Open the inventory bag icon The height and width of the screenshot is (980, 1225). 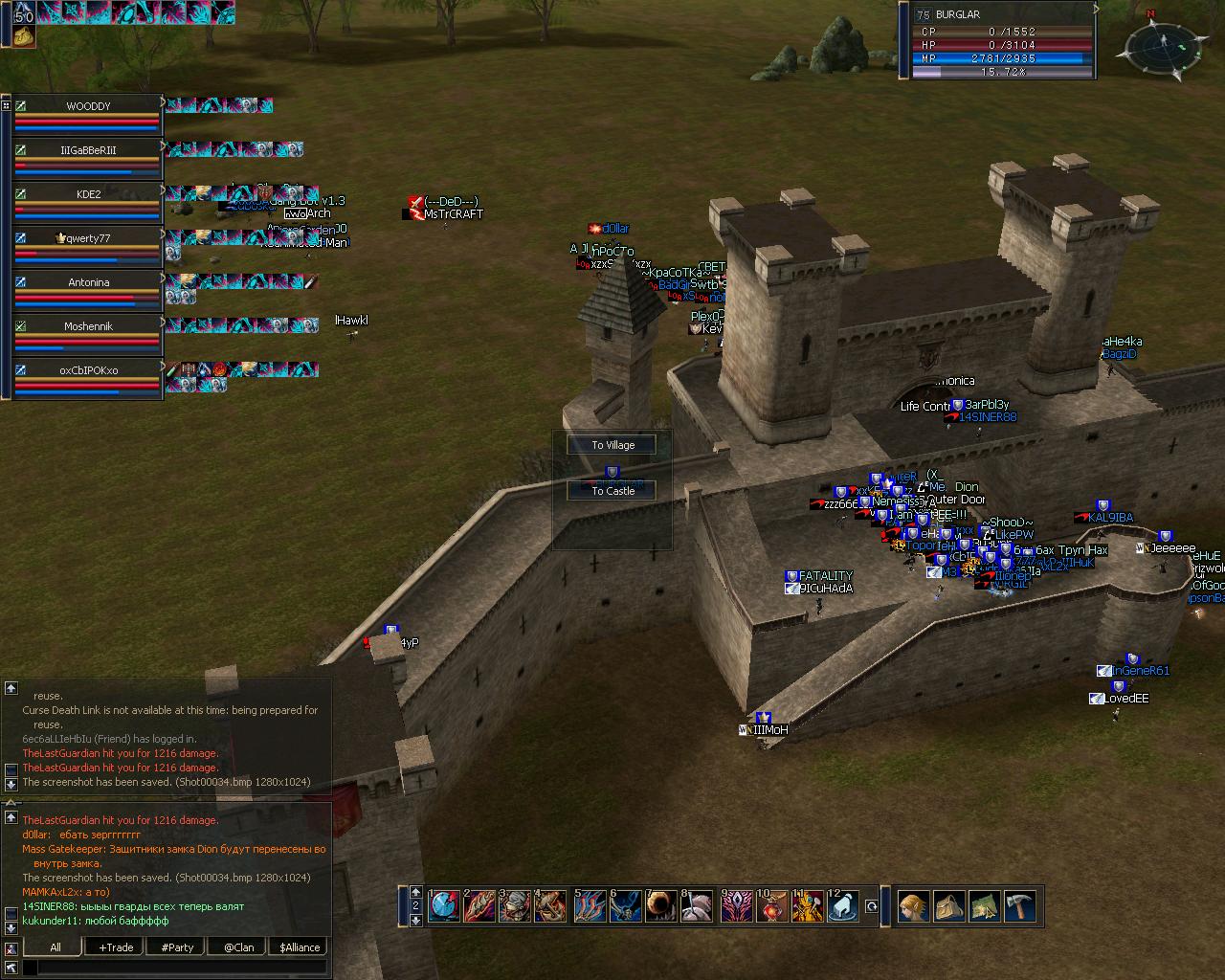pos(948,905)
